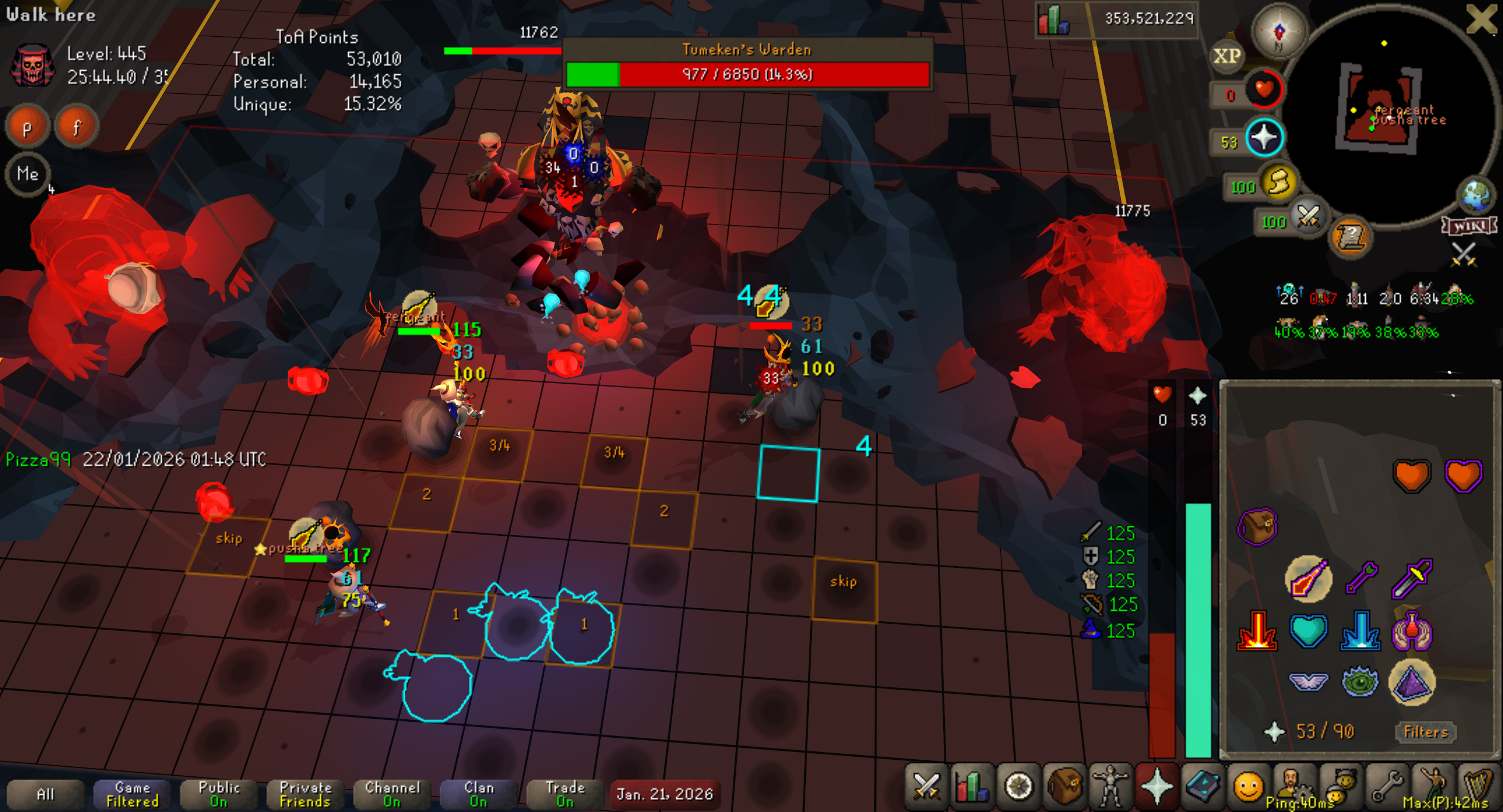This screenshot has height=812, width=1503.
Task: Open the Worn Equipment tab
Action: (1110, 786)
